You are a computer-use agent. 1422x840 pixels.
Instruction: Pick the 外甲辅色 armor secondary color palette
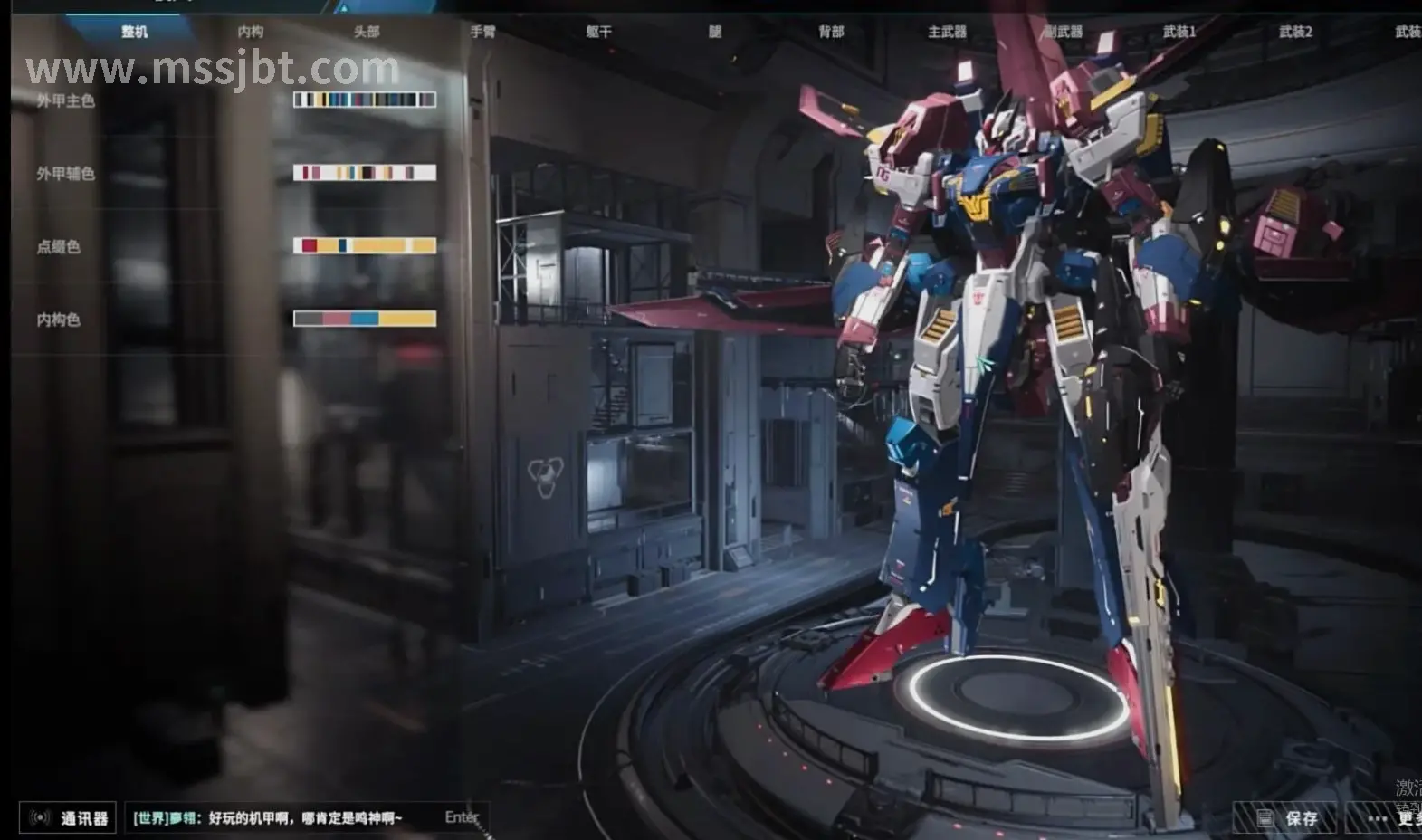click(365, 172)
